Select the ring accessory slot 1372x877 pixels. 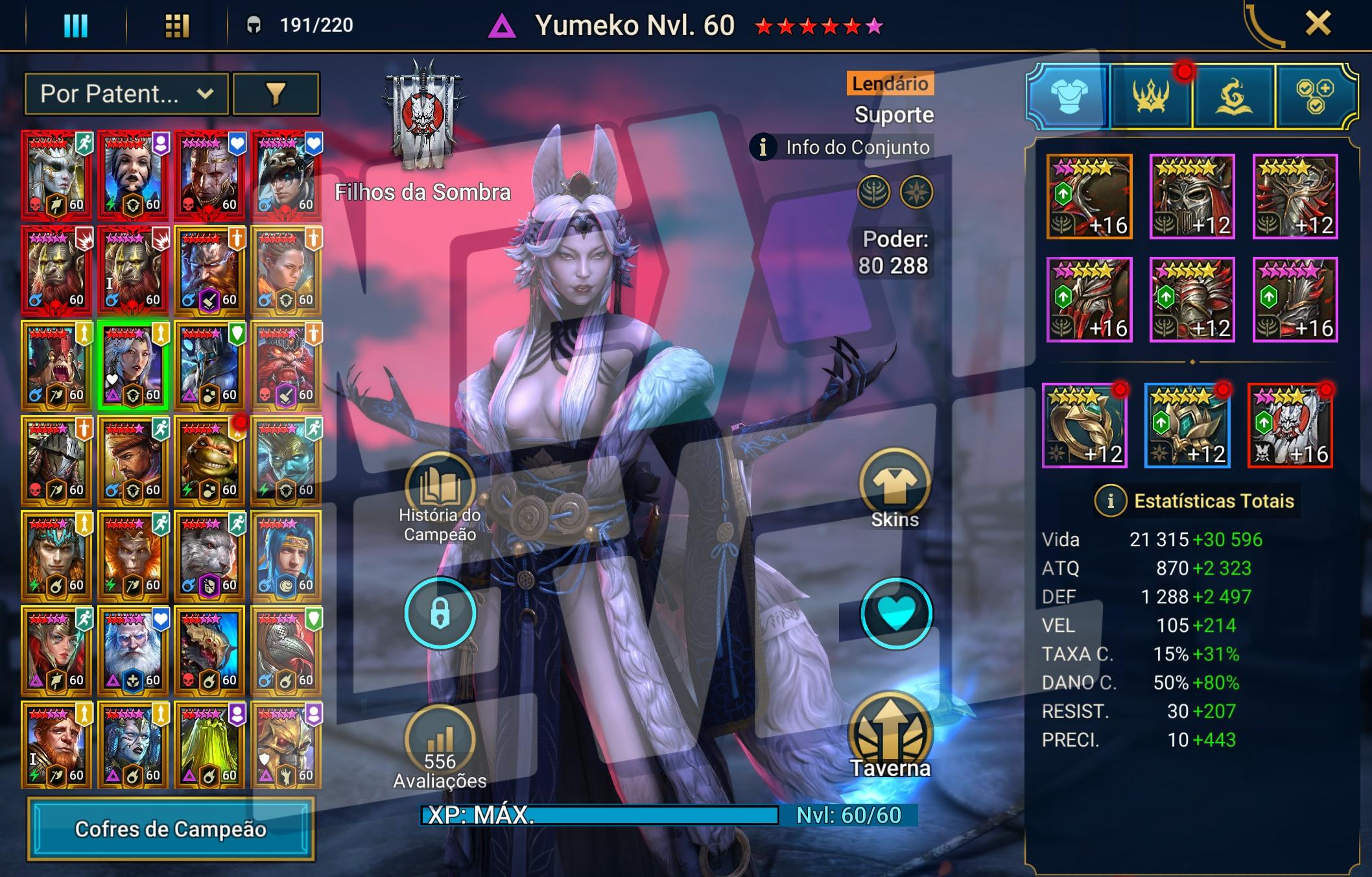pos(1084,425)
